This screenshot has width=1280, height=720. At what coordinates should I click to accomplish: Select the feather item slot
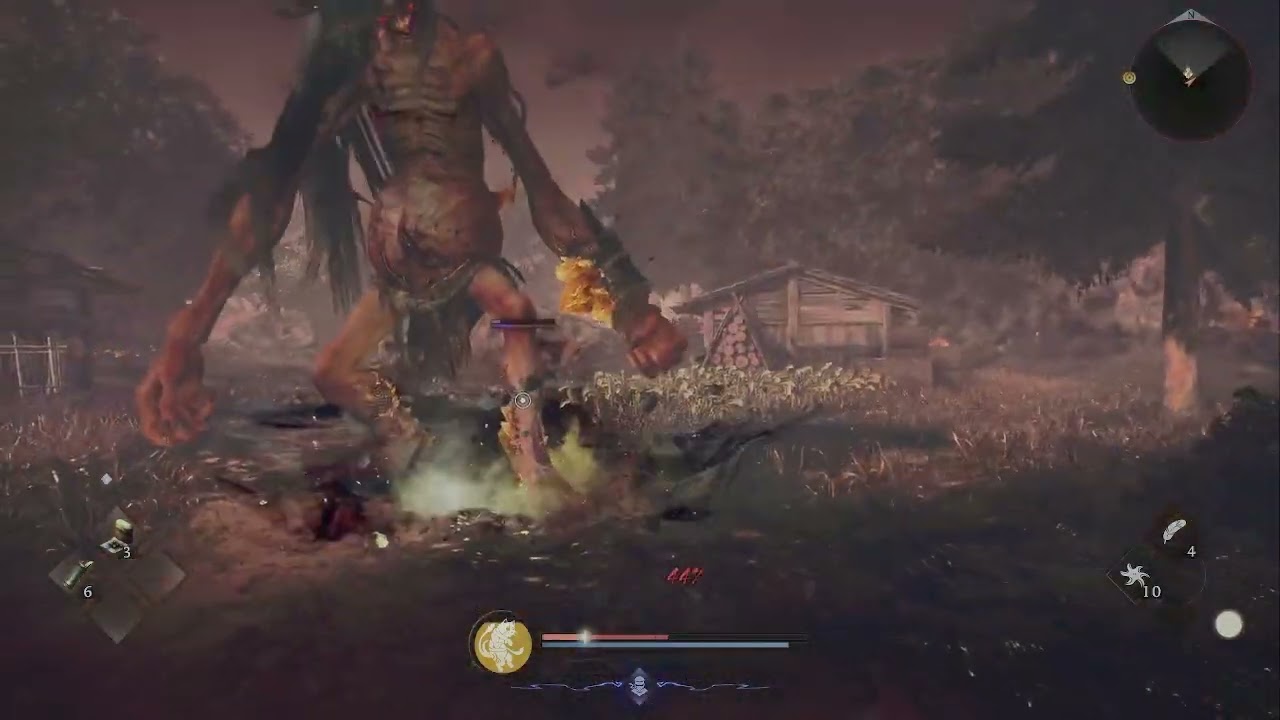[x=1174, y=531]
